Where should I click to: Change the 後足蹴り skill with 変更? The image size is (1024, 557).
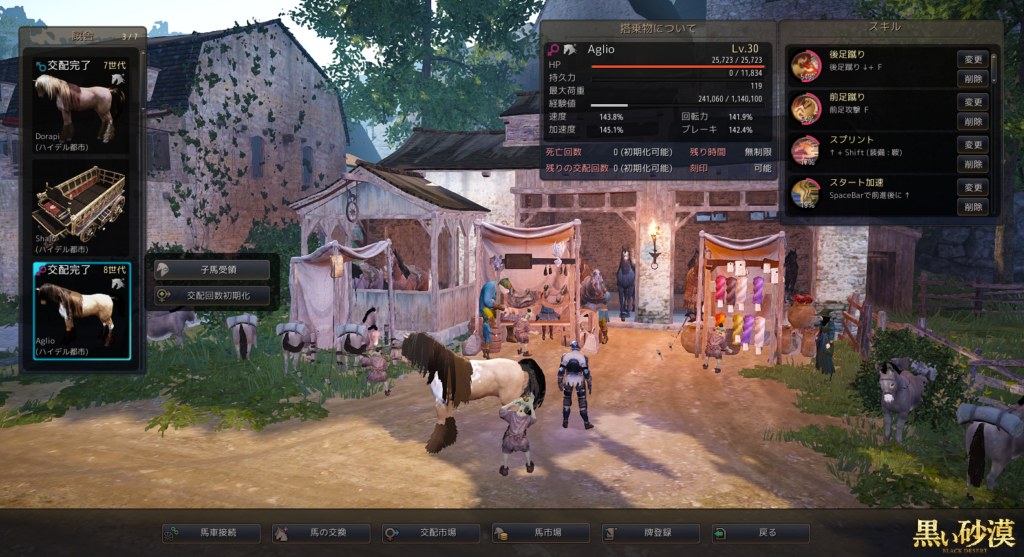[973, 59]
